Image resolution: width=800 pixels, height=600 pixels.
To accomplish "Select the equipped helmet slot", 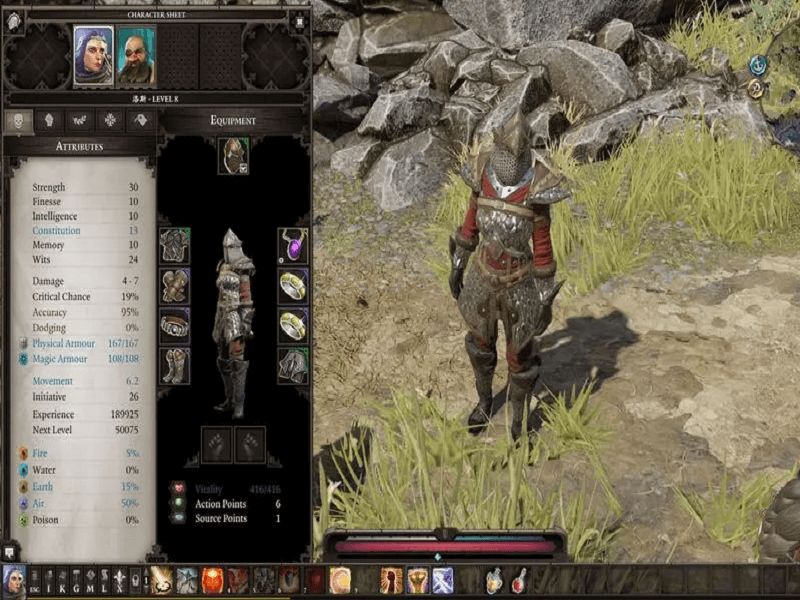I will (233, 155).
